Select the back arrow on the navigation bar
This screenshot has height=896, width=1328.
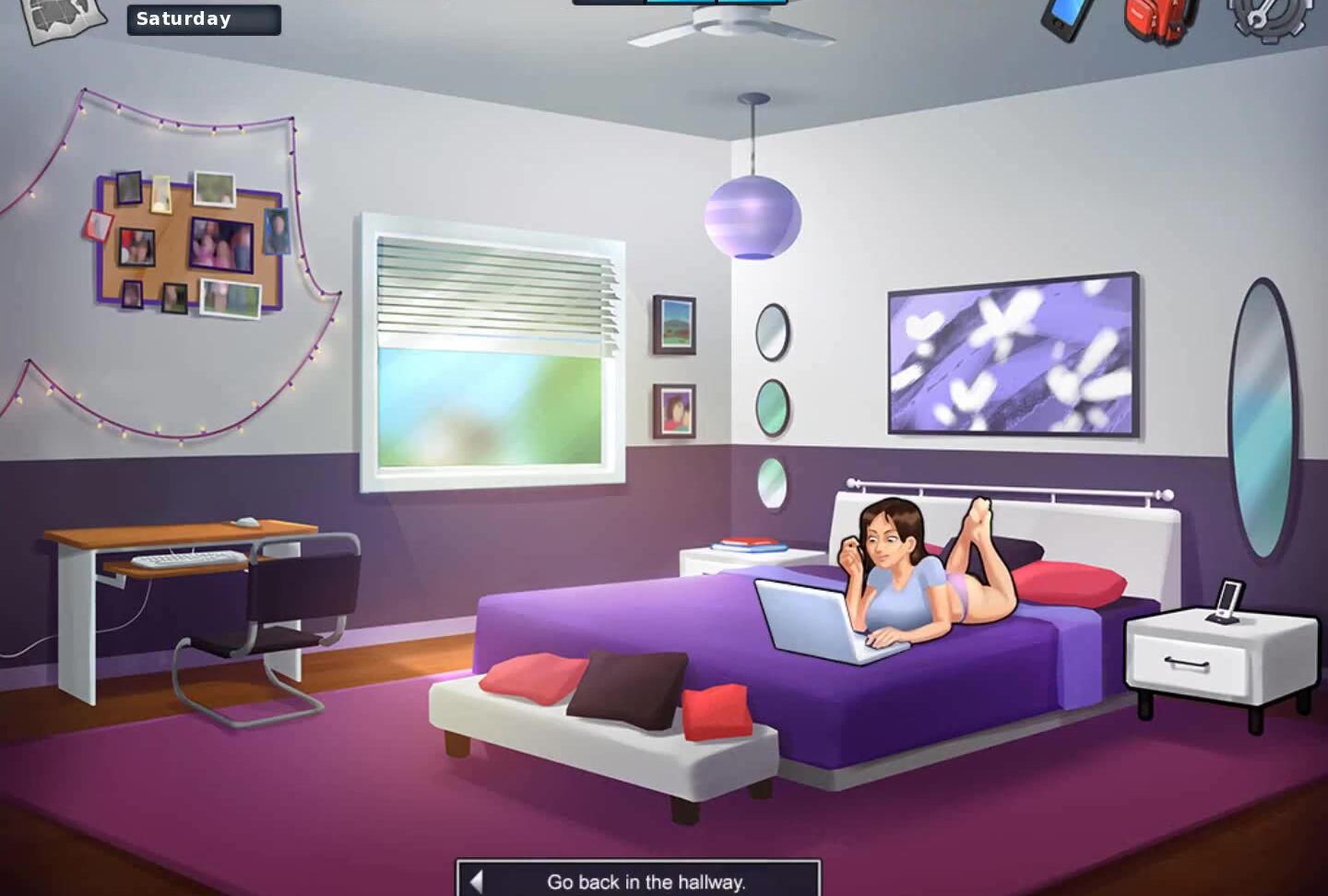(478, 881)
